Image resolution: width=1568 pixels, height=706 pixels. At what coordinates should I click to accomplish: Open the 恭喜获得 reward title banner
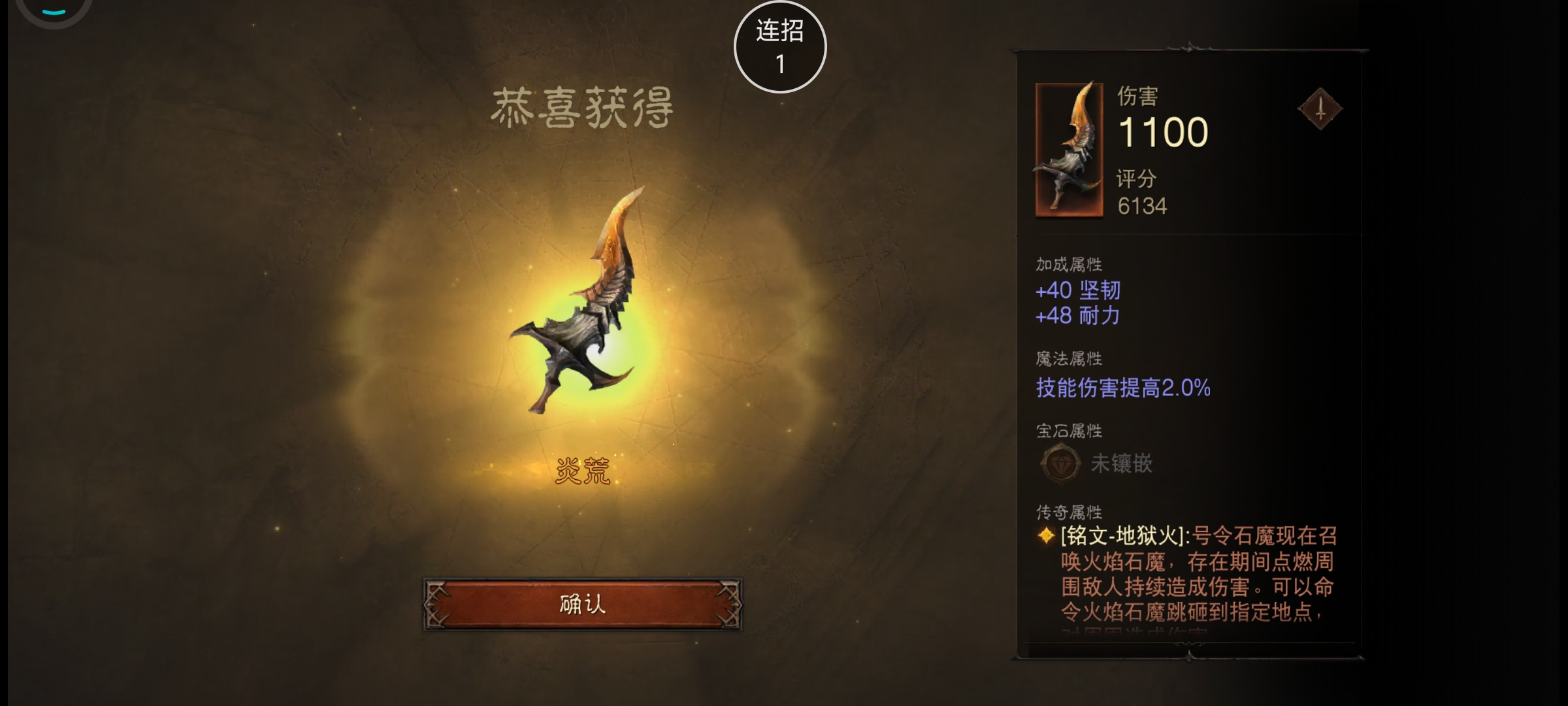click(x=583, y=109)
